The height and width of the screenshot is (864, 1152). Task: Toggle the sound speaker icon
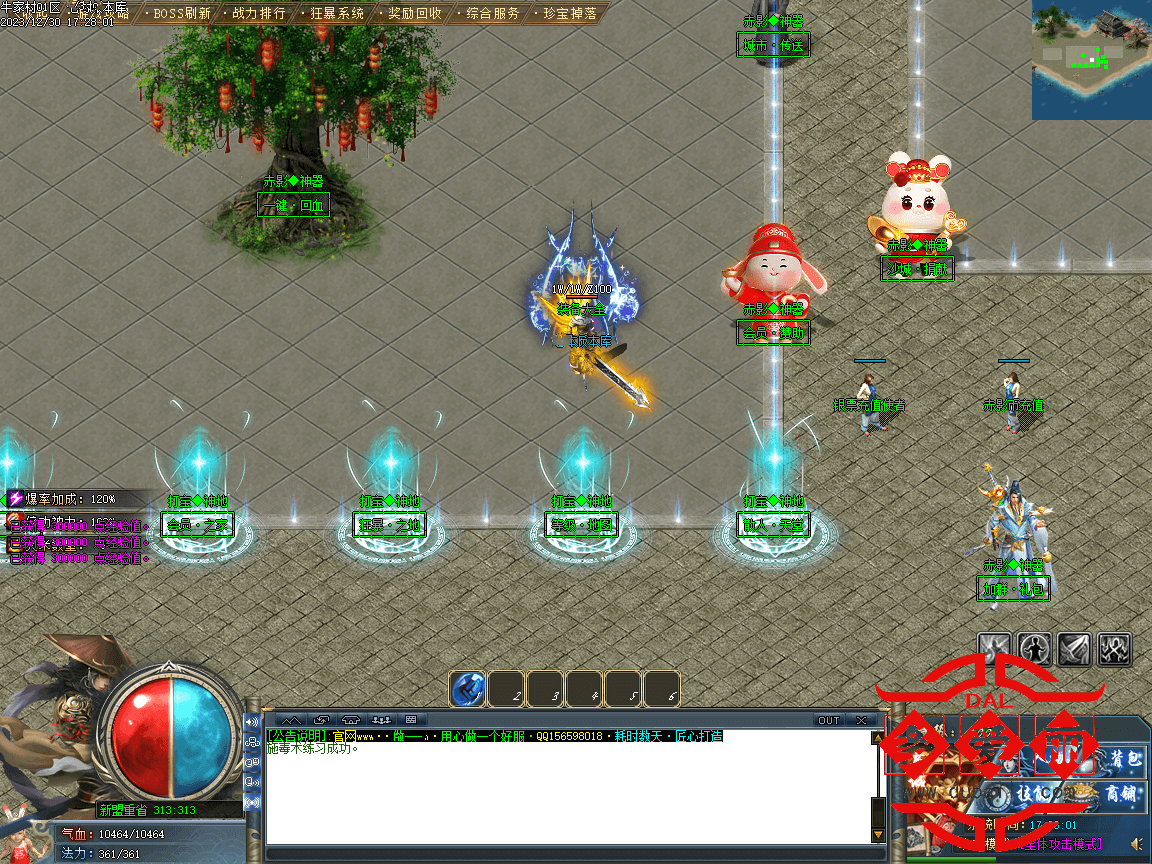1136,843
